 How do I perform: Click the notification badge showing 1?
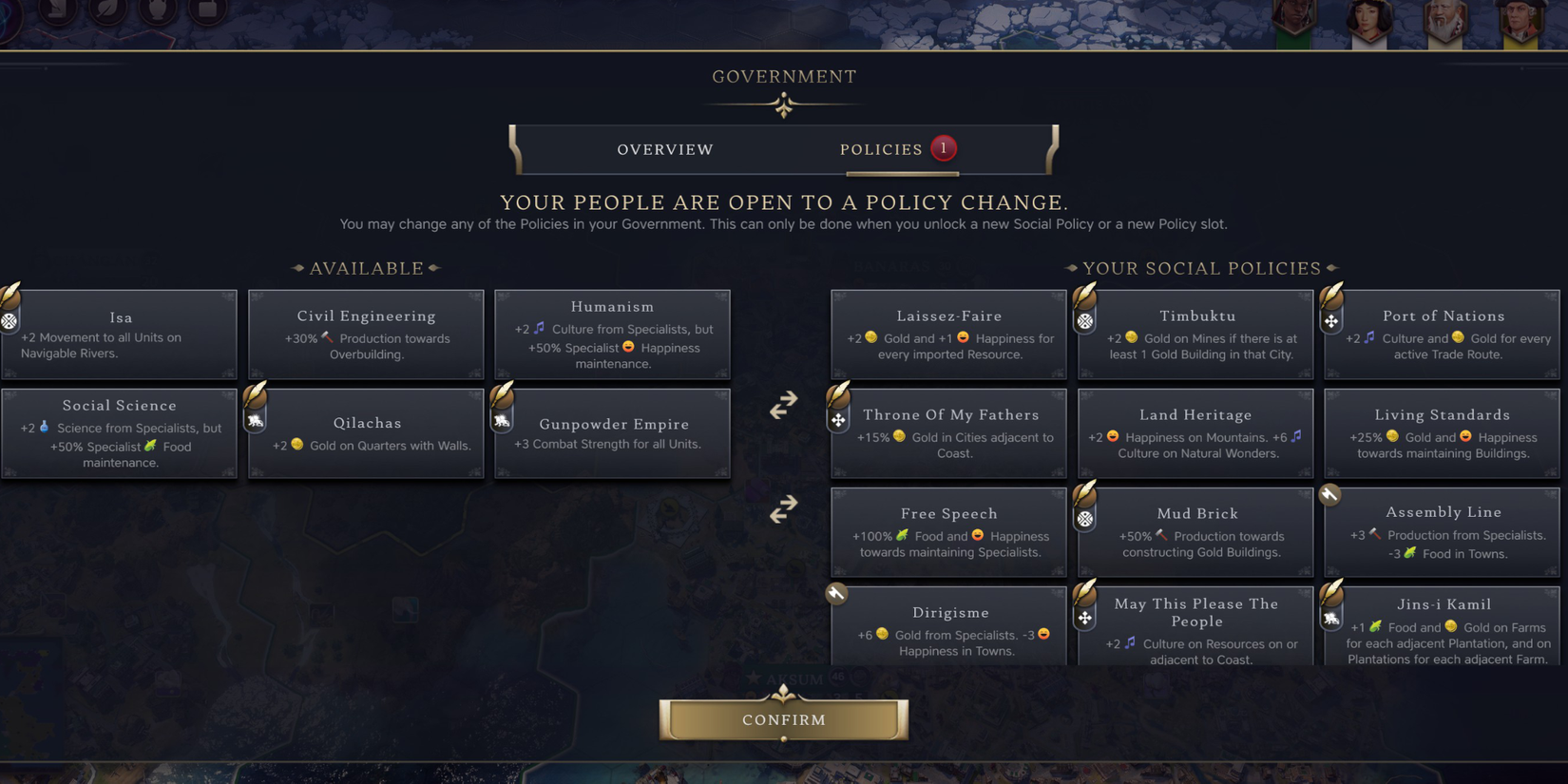(943, 148)
